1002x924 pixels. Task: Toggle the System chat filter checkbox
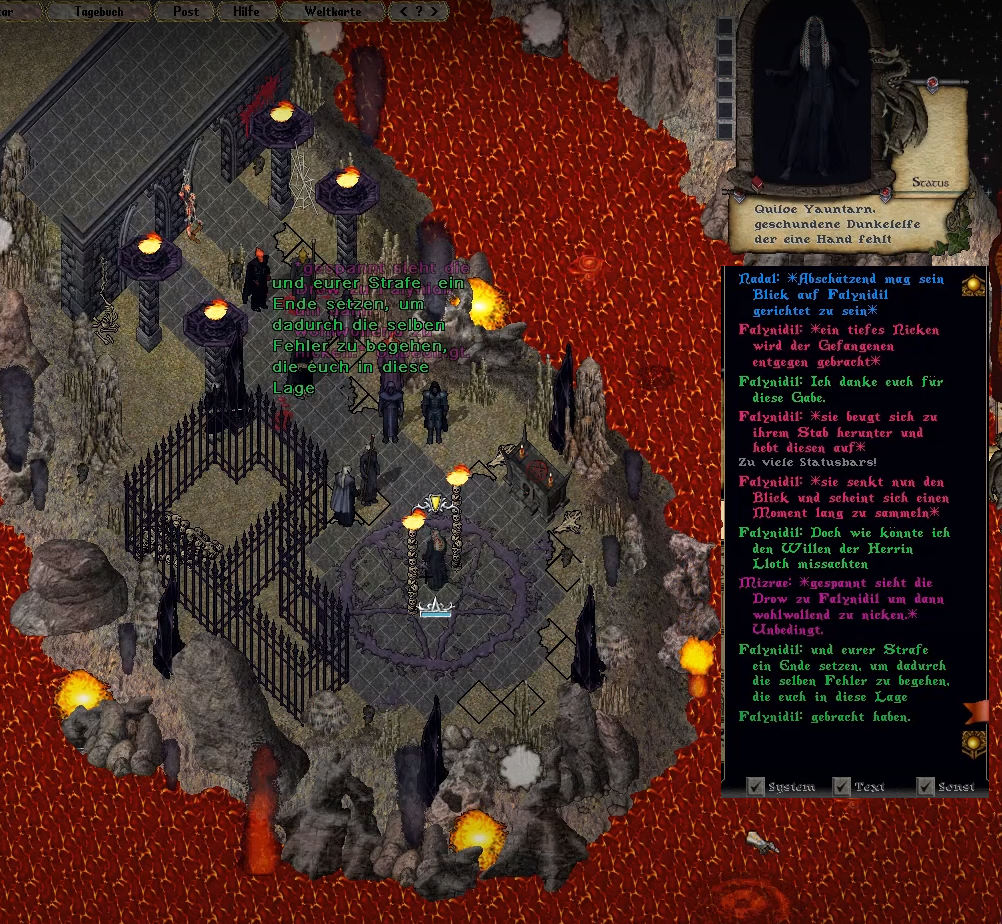[x=757, y=786]
